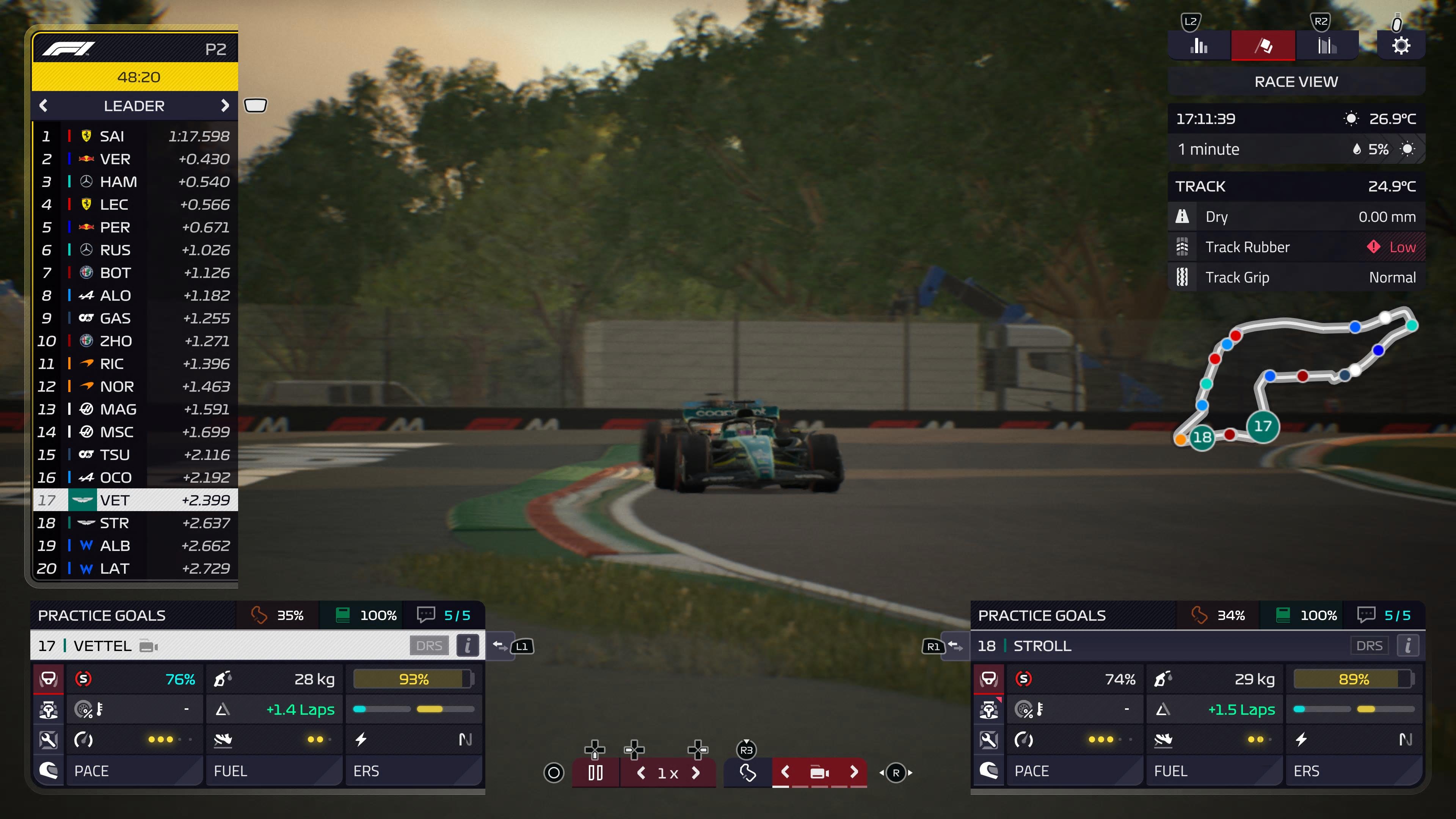Click the left arrow to lower the 1x simulation speed
Image resolution: width=1456 pixels, height=819 pixels.
[642, 773]
